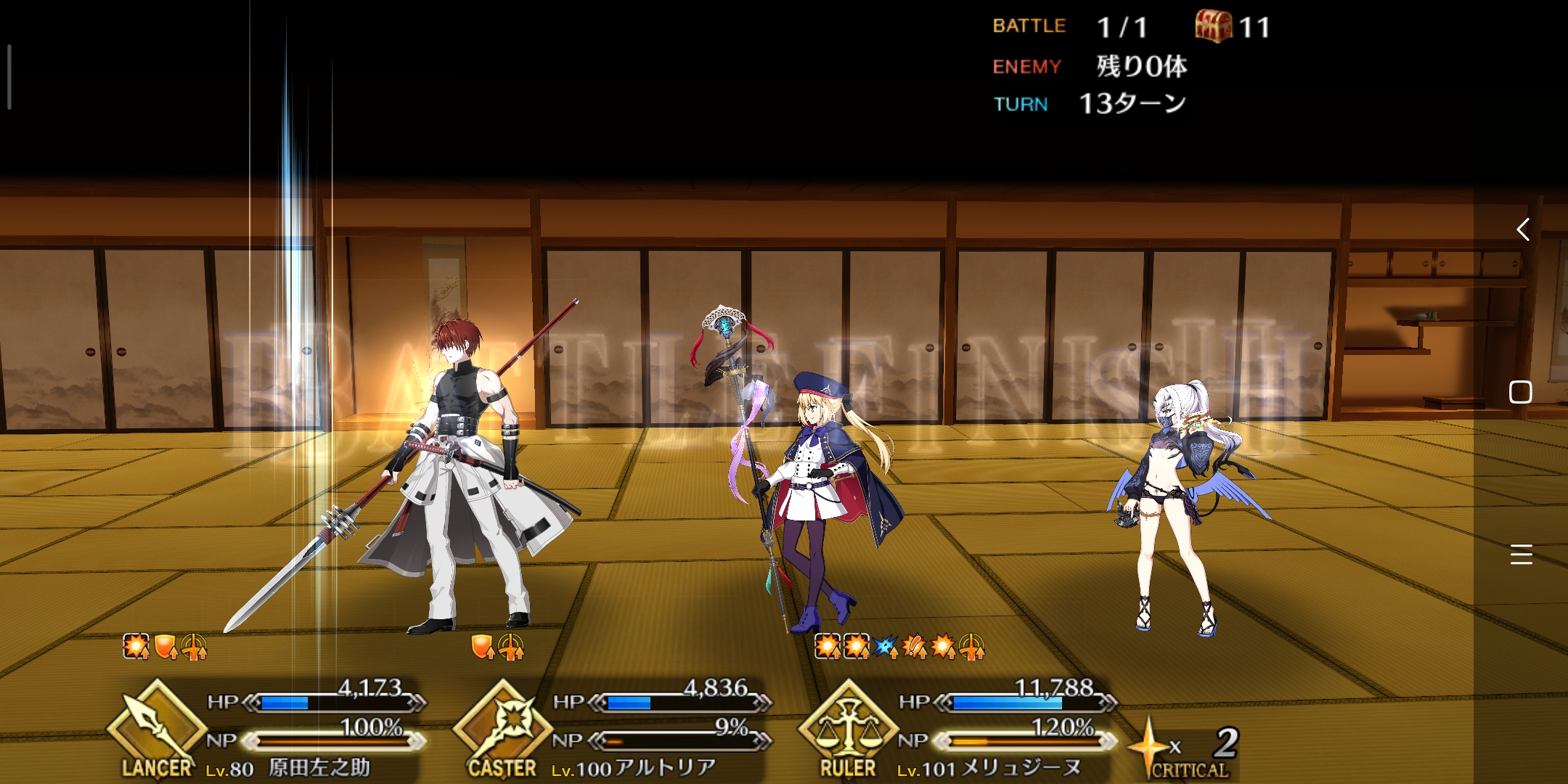The width and height of the screenshot is (1568, 784).
Task: Open Android recent apps menu
Action: (1521, 555)
